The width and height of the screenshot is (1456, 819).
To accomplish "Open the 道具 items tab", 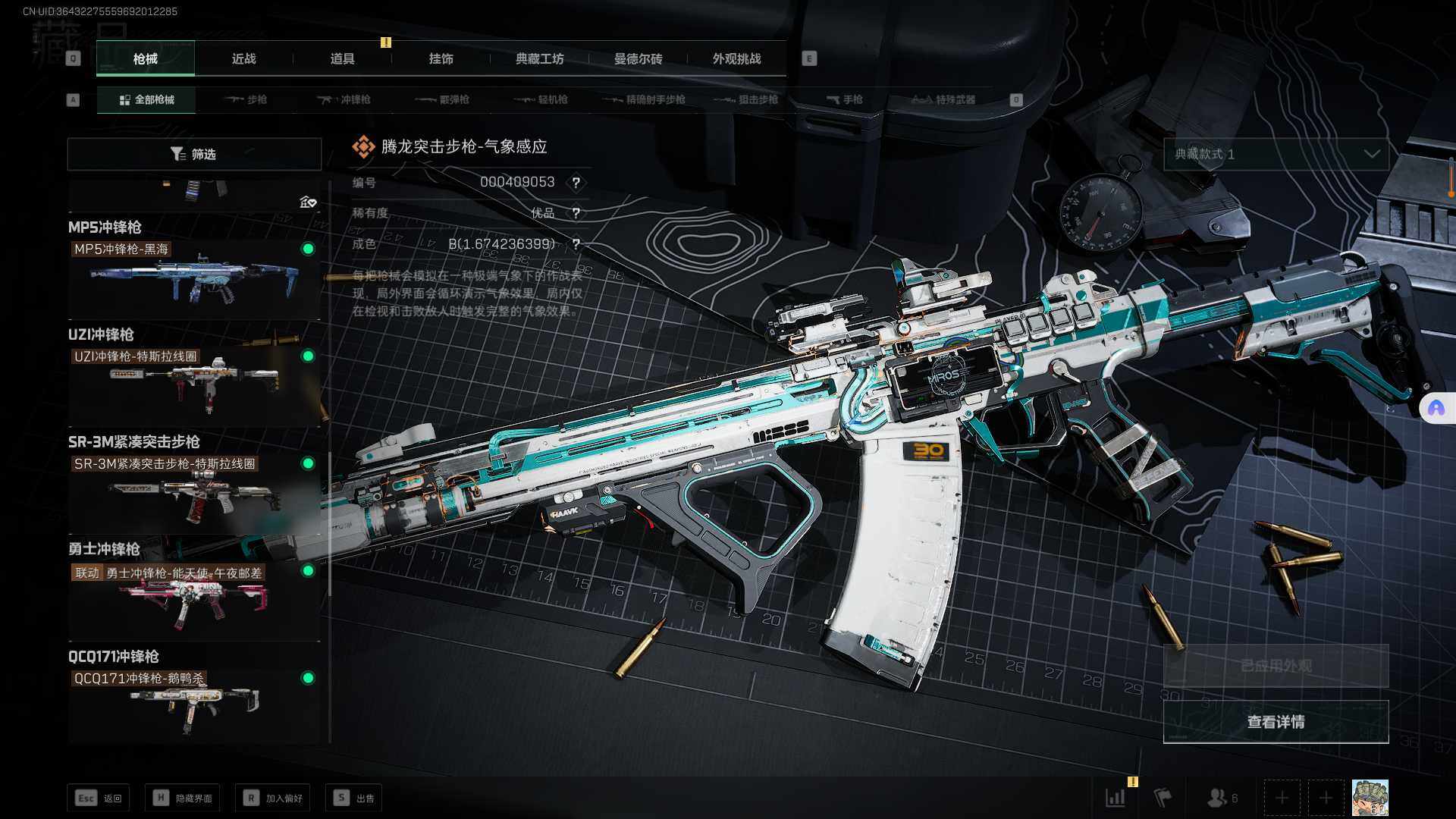I will click(x=342, y=59).
